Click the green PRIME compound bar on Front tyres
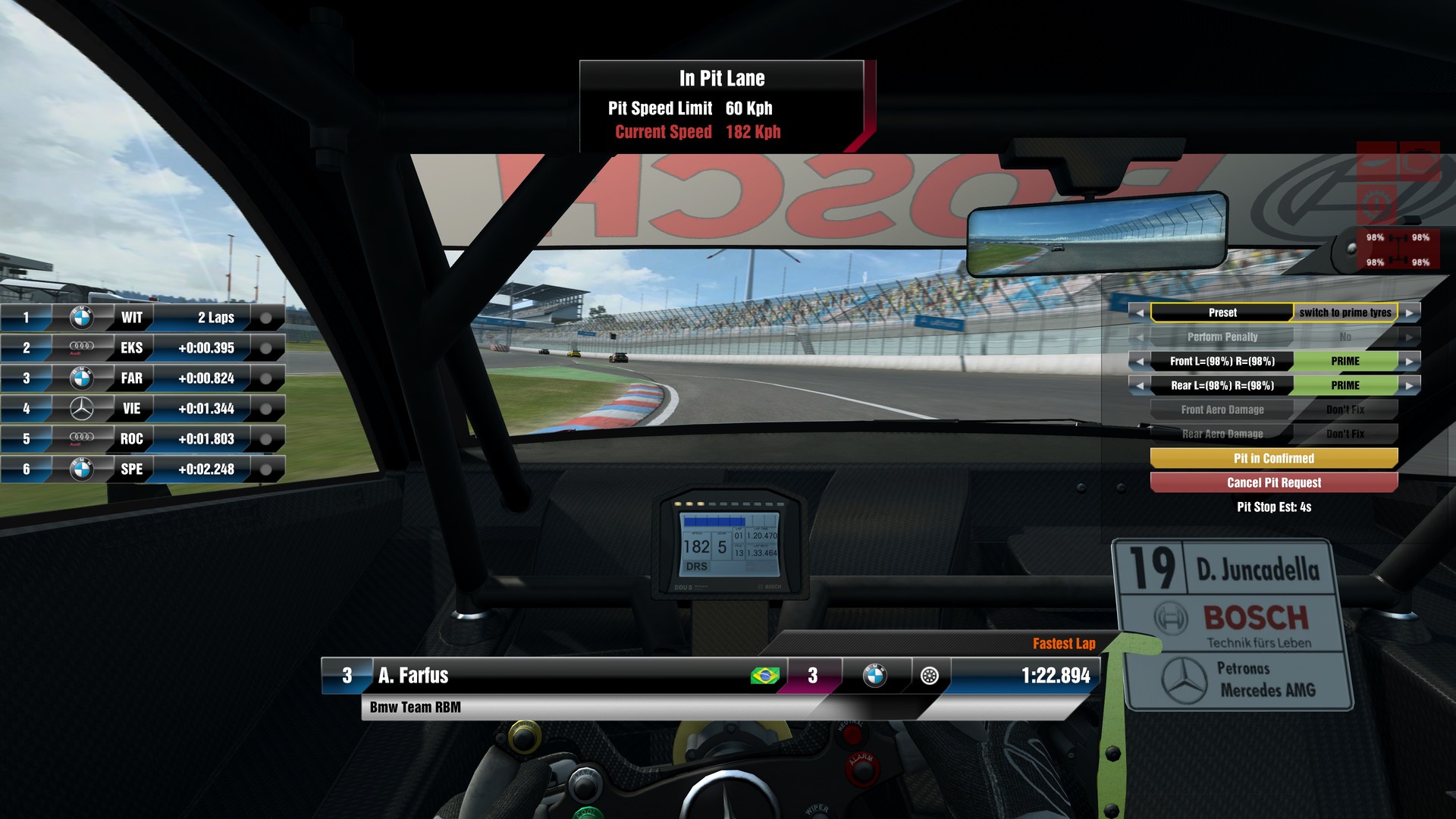 (1346, 361)
